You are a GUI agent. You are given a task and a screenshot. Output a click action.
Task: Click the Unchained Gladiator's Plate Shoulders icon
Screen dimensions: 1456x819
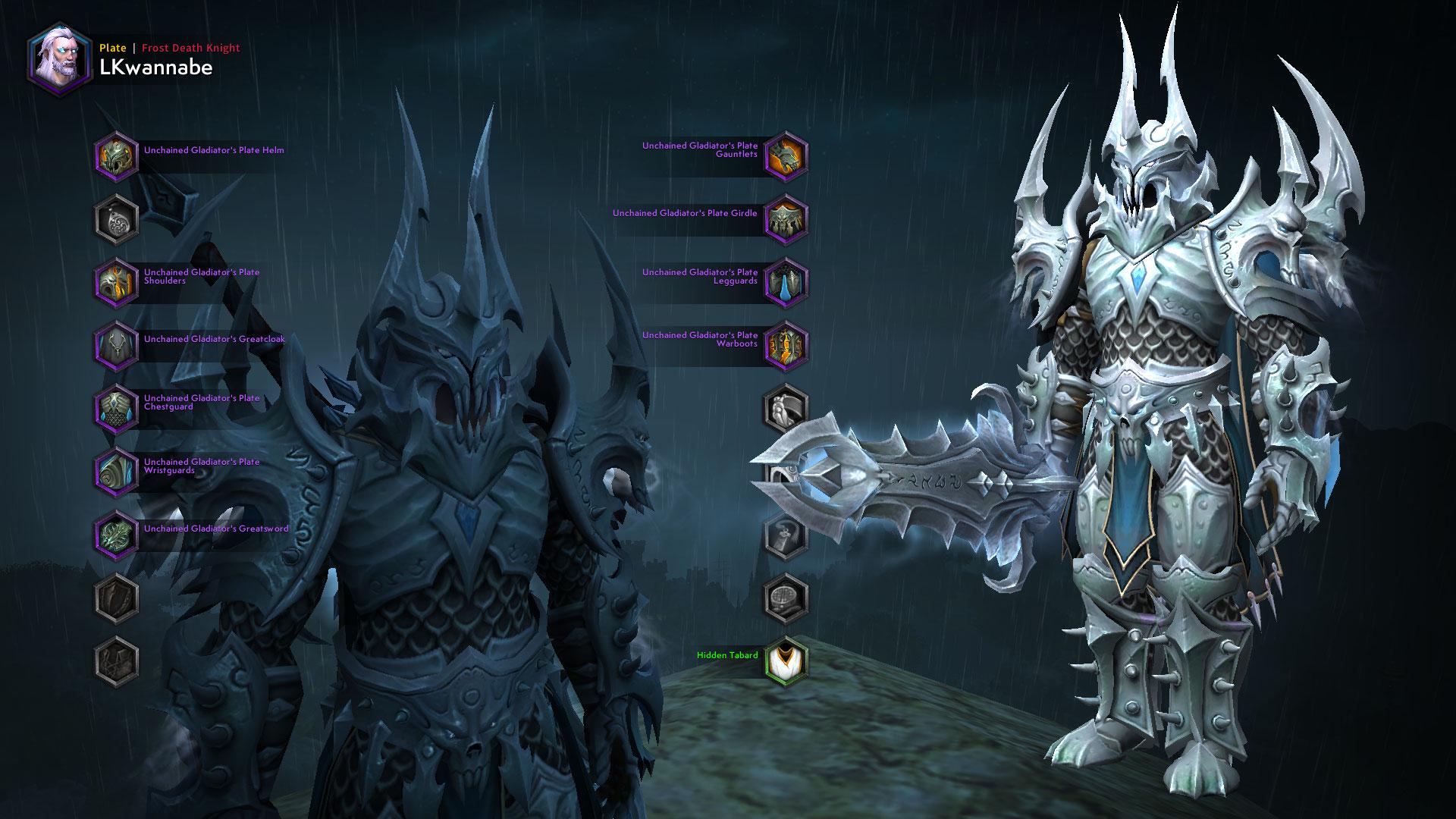click(115, 280)
